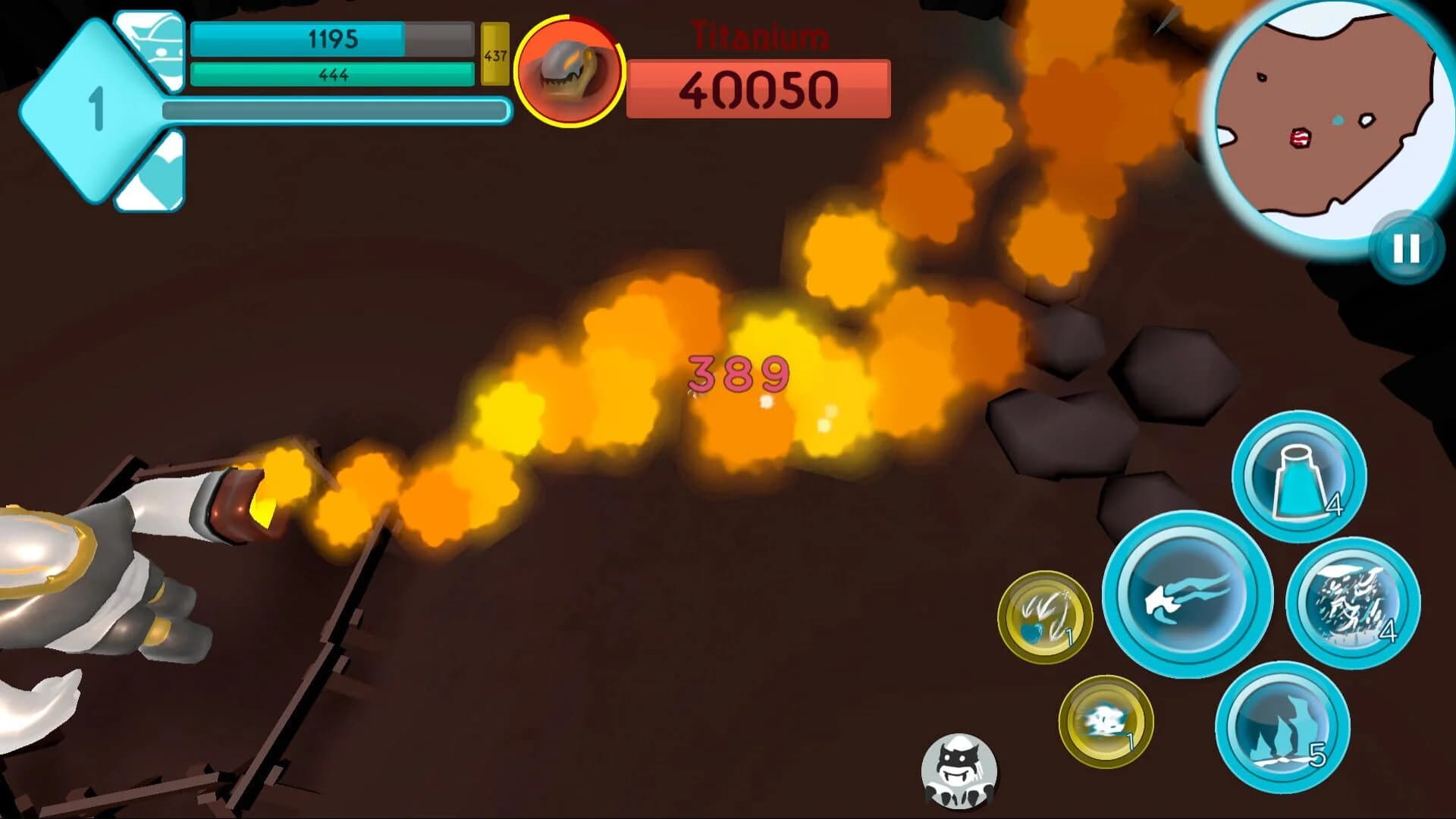Tap the green mana bar showing 444
This screenshot has height=819, width=1456.
click(x=334, y=74)
